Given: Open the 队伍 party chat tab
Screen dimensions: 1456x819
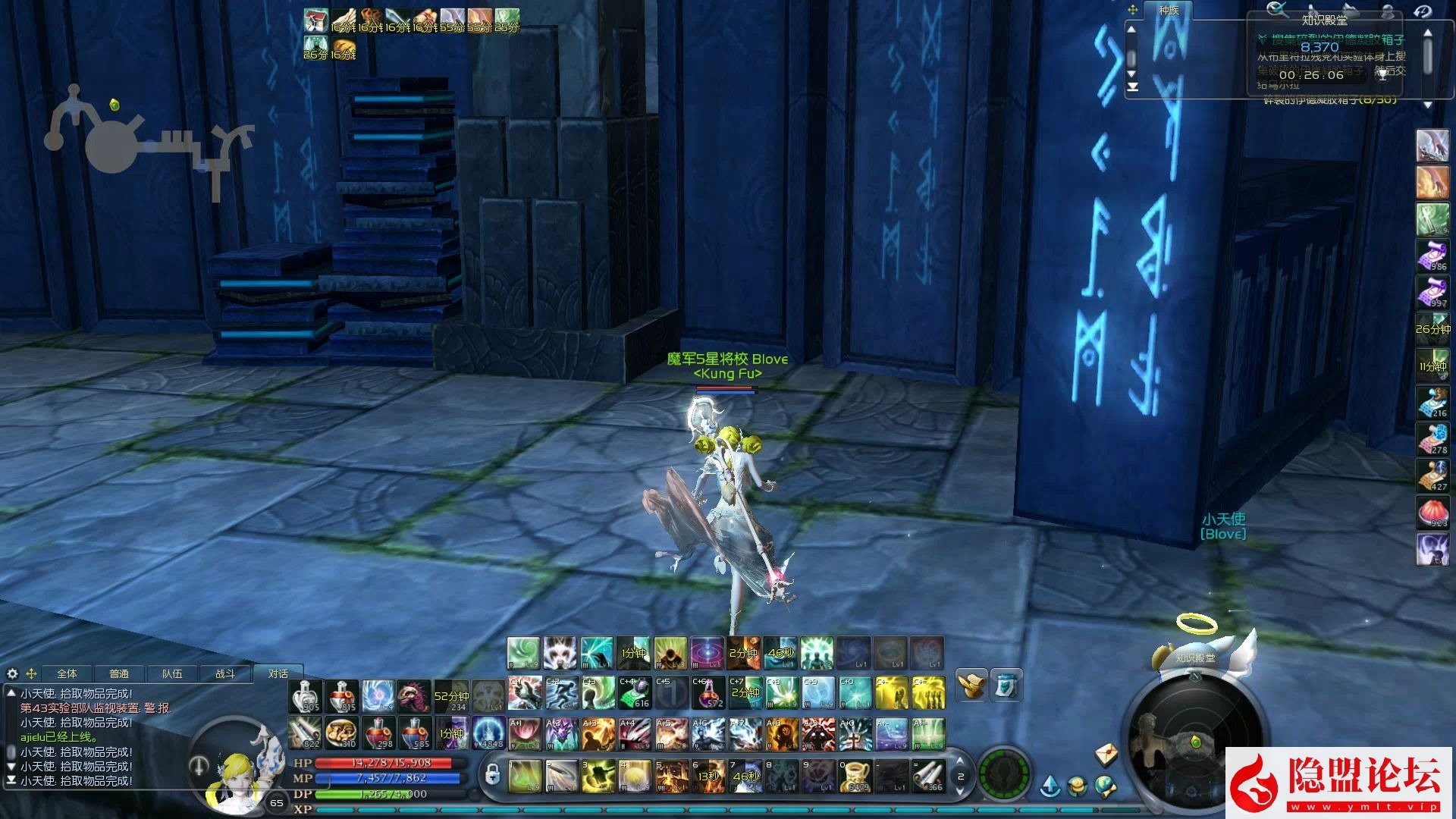Looking at the screenshot, I should point(172,673).
